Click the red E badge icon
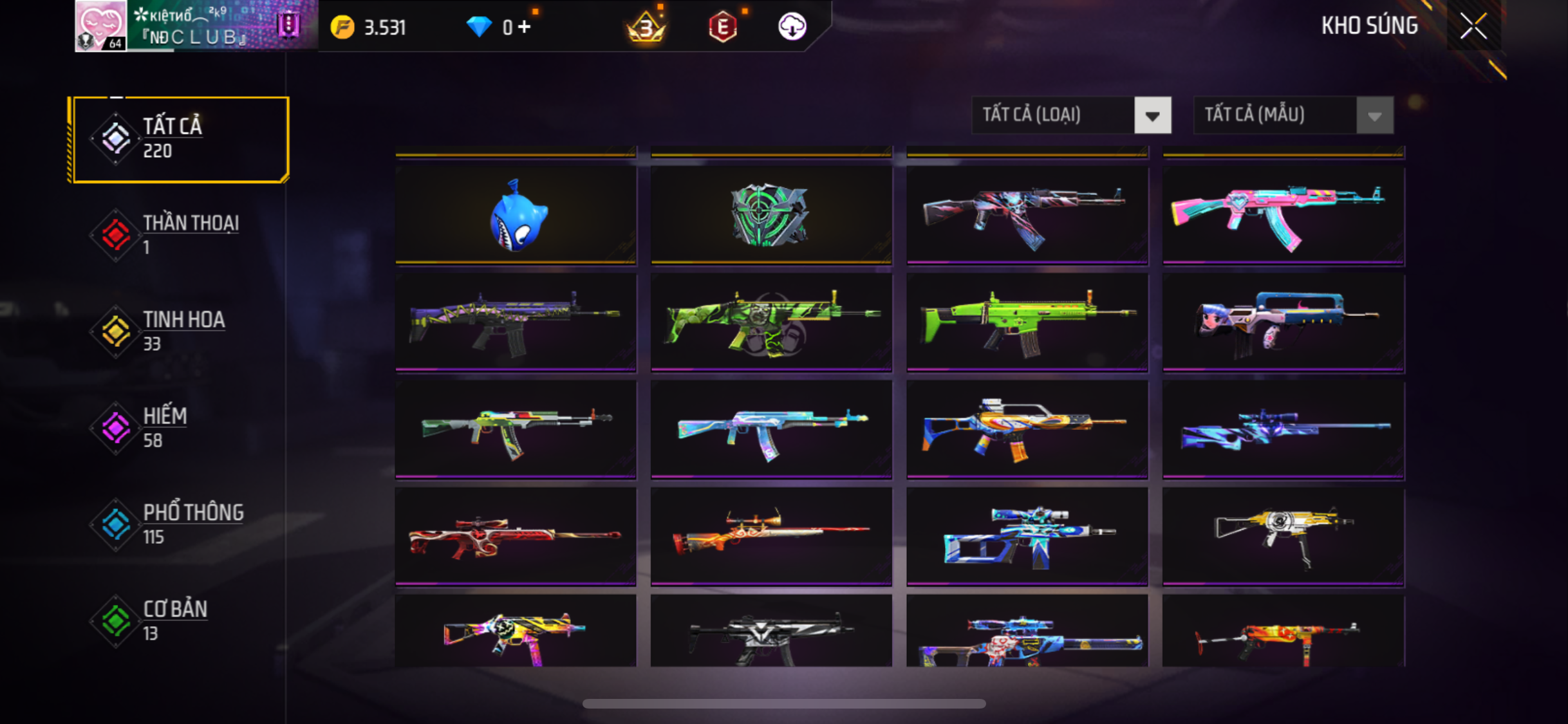The height and width of the screenshot is (724, 1568). 723,27
